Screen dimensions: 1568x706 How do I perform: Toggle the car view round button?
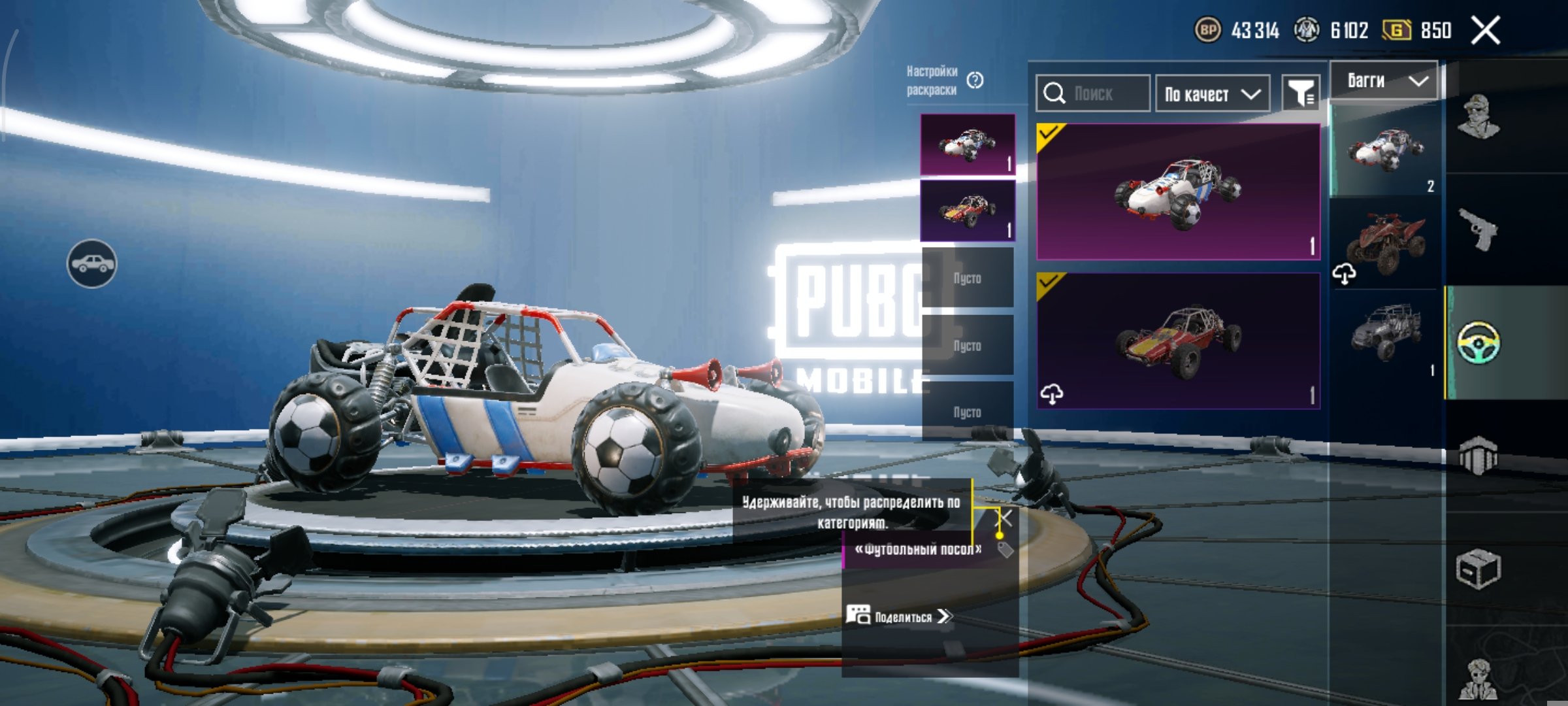[x=92, y=263]
